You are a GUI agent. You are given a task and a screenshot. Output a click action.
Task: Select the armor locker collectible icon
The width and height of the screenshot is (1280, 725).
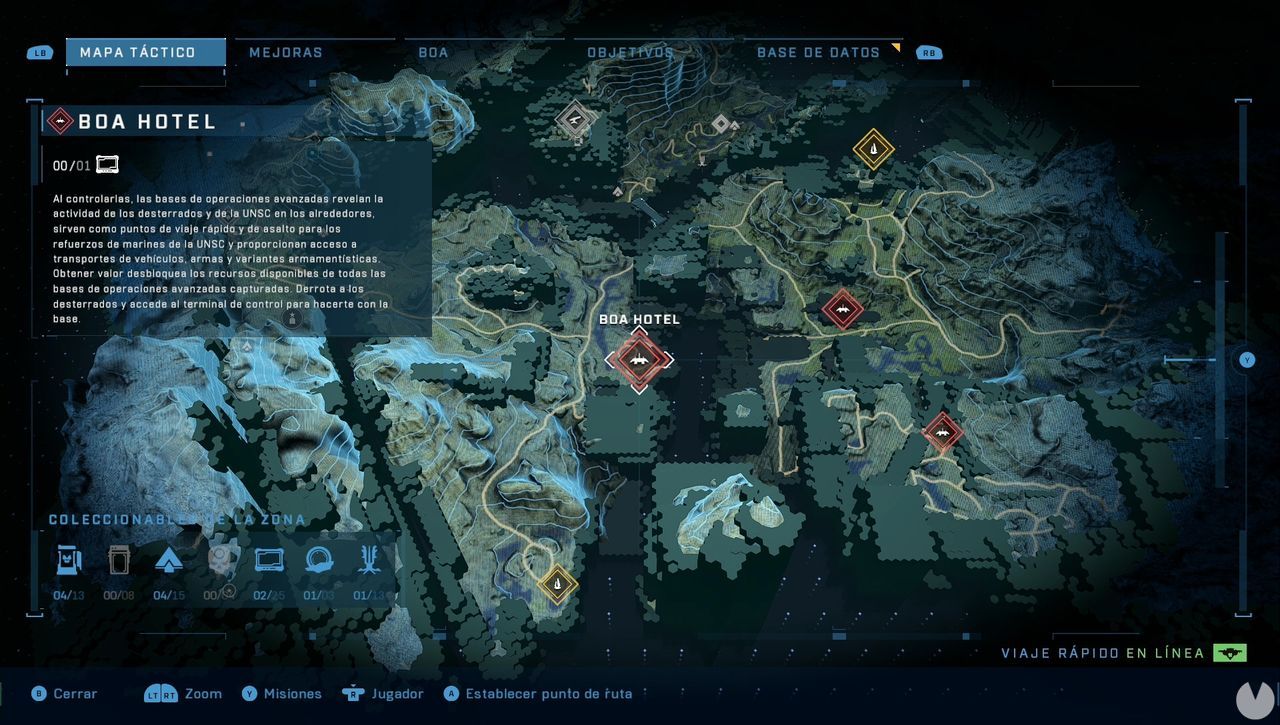pyautogui.click(x=118, y=560)
